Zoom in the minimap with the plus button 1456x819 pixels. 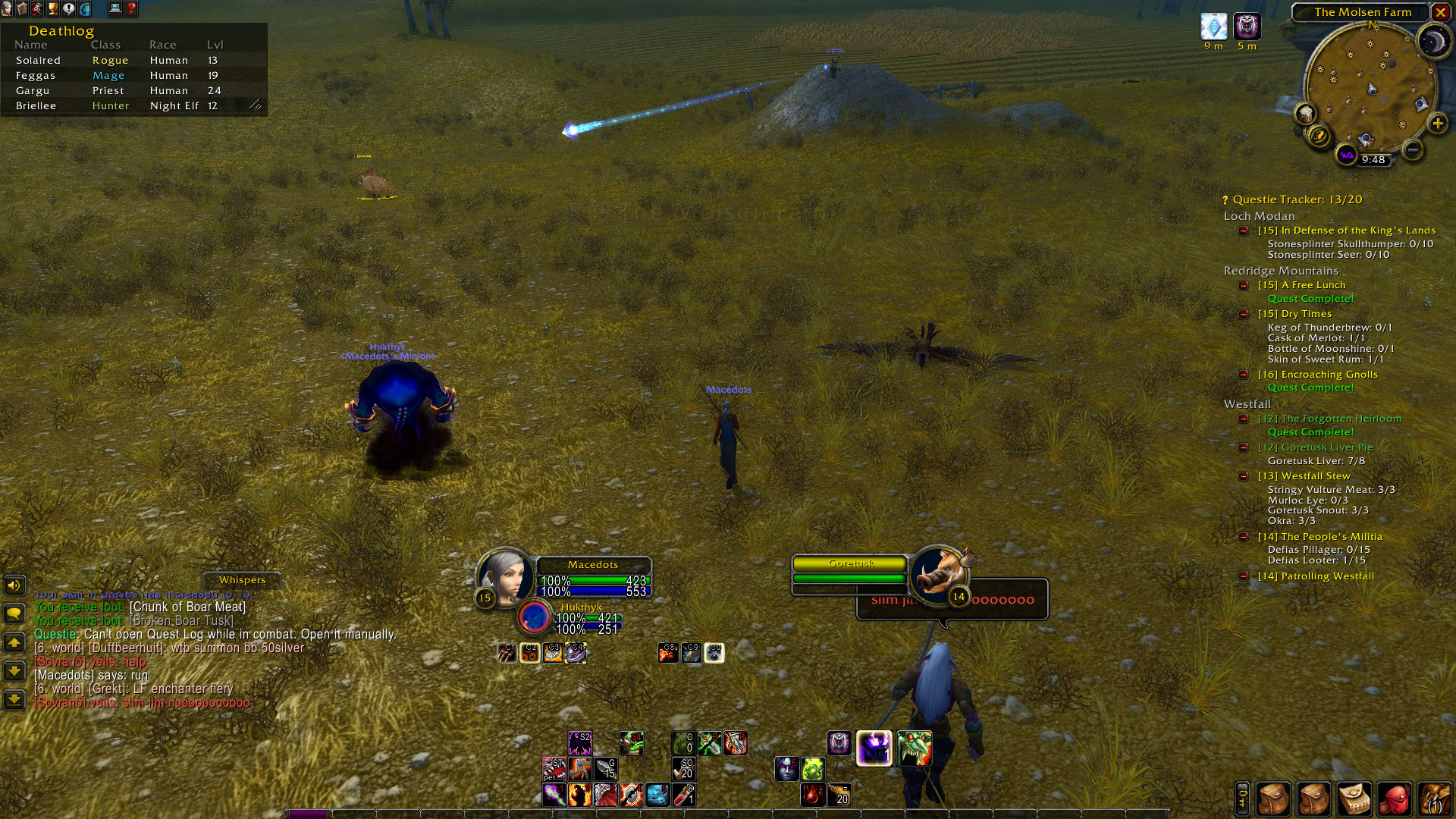1437,124
